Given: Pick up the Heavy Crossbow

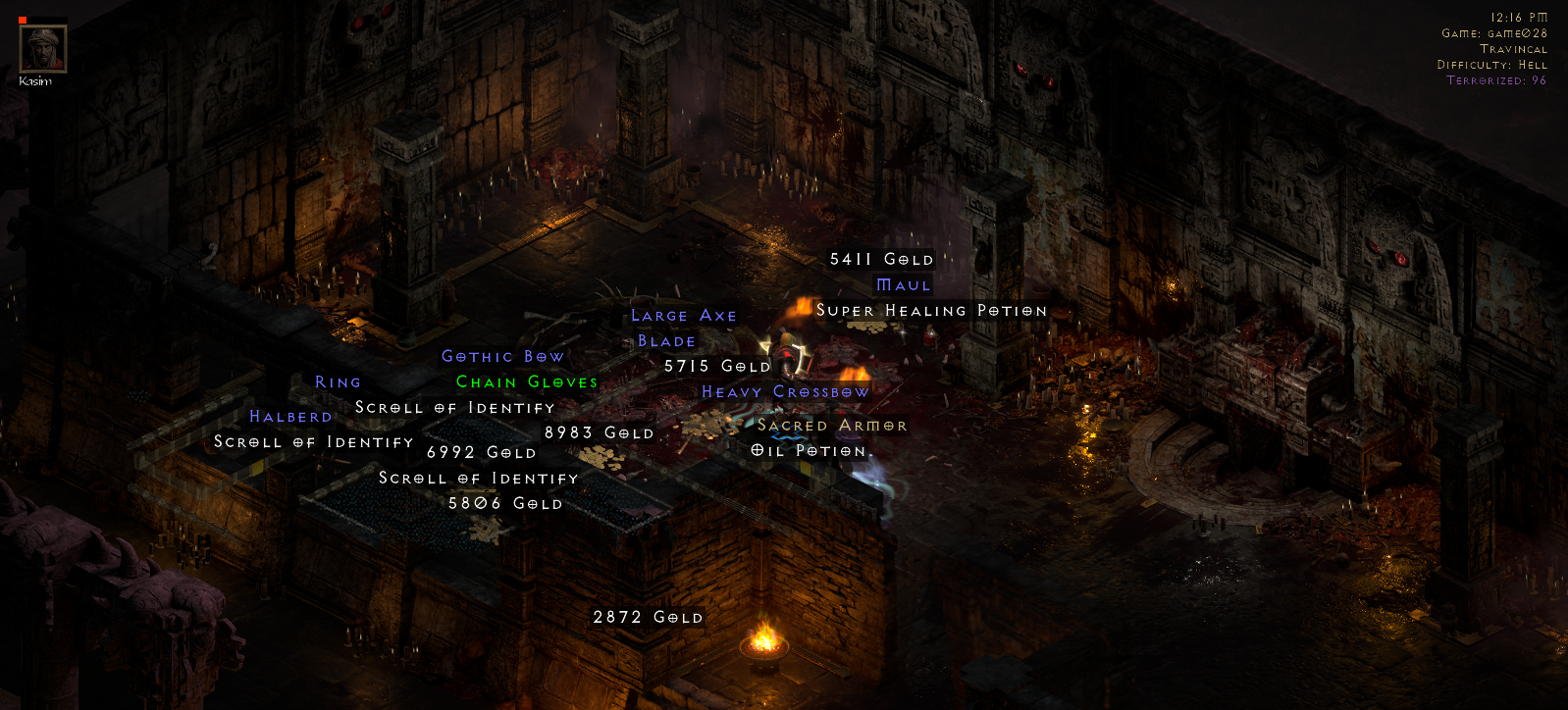Looking at the screenshot, I should pos(784,391).
